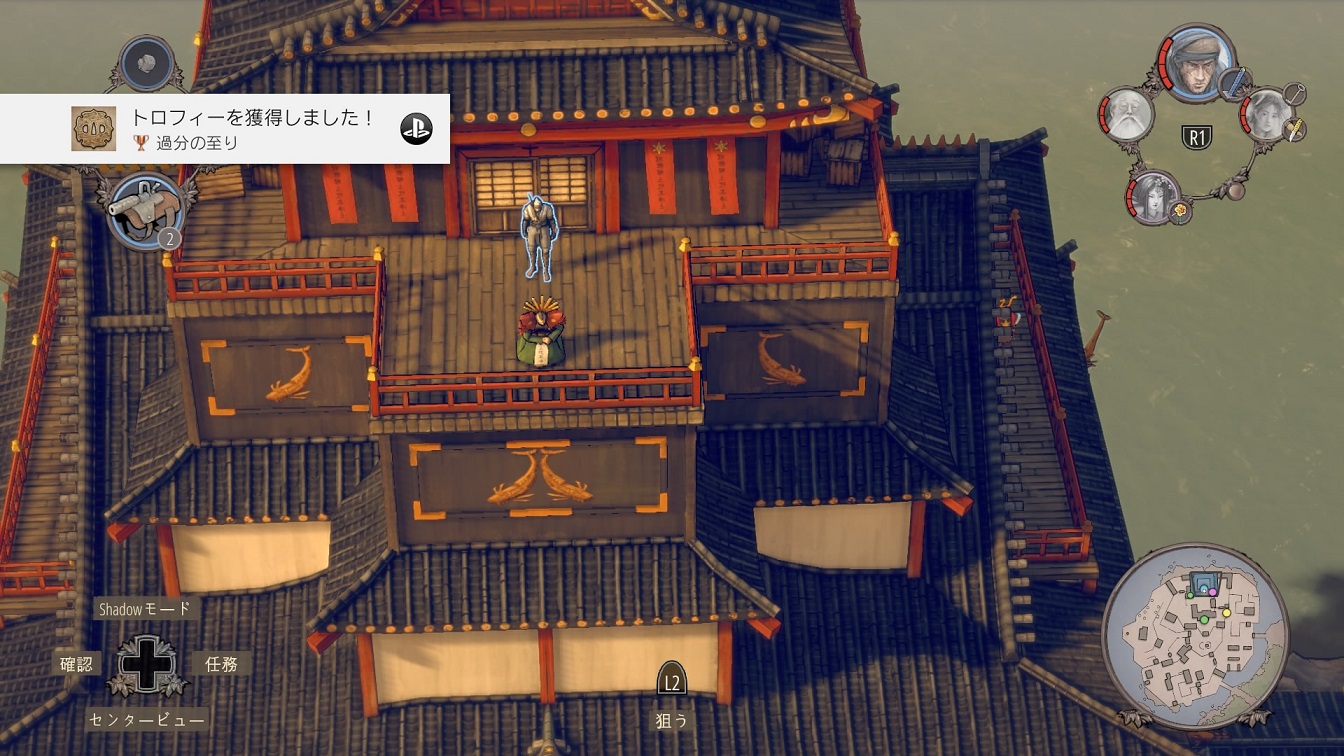Select the geisha character portrait
1344x756 pixels.
pos(1154,197)
